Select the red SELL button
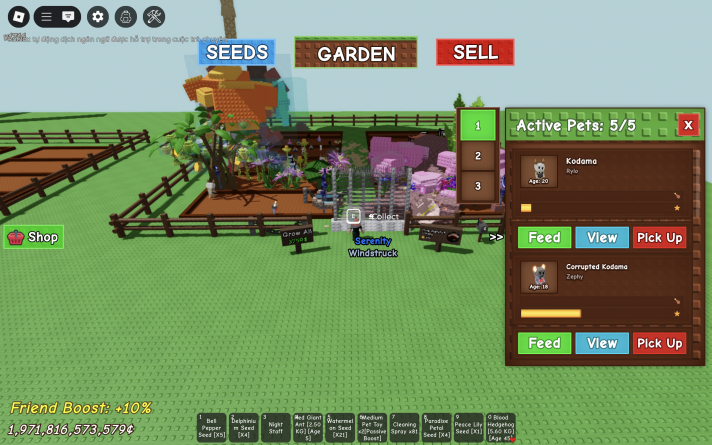712x445 pixels. tap(475, 52)
